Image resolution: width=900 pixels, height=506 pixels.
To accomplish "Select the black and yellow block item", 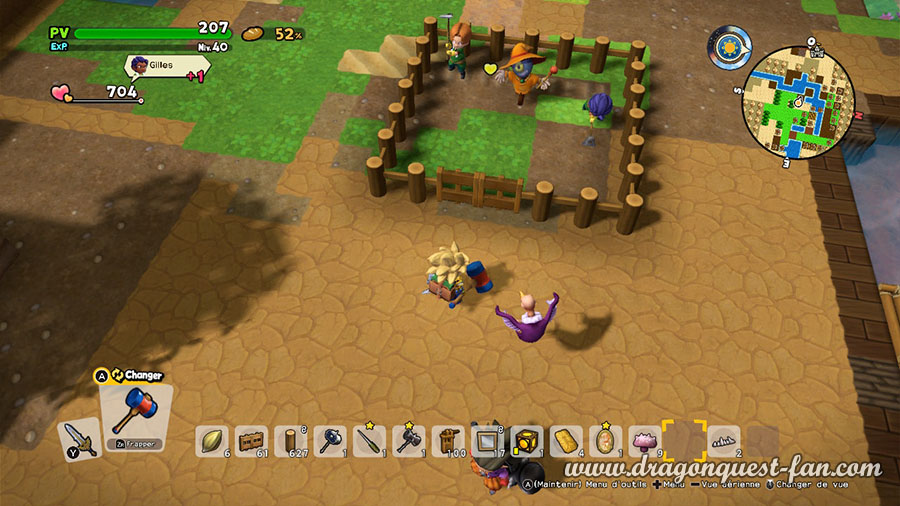I will tap(527, 441).
